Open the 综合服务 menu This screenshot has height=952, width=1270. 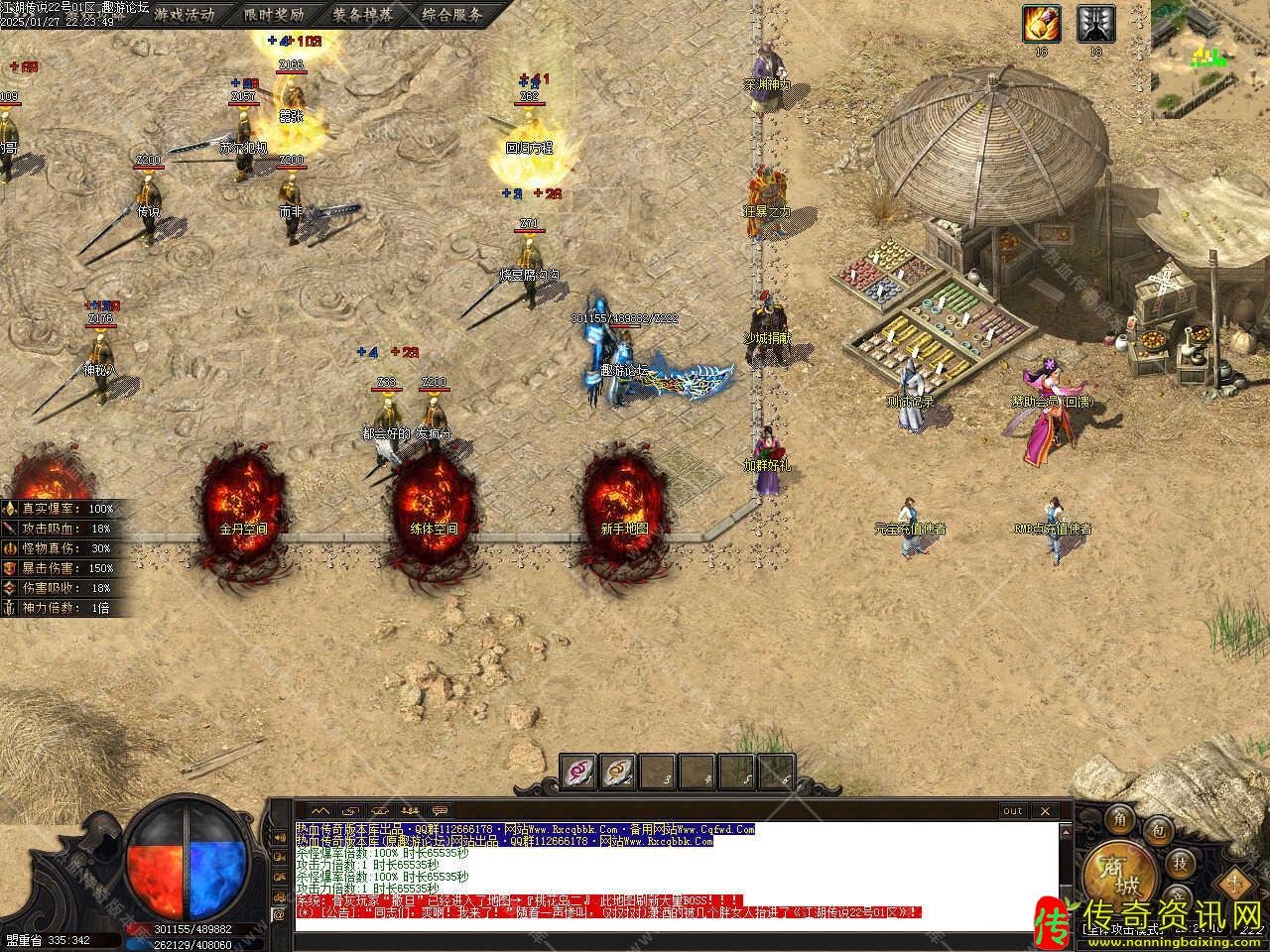pyautogui.click(x=451, y=14)
